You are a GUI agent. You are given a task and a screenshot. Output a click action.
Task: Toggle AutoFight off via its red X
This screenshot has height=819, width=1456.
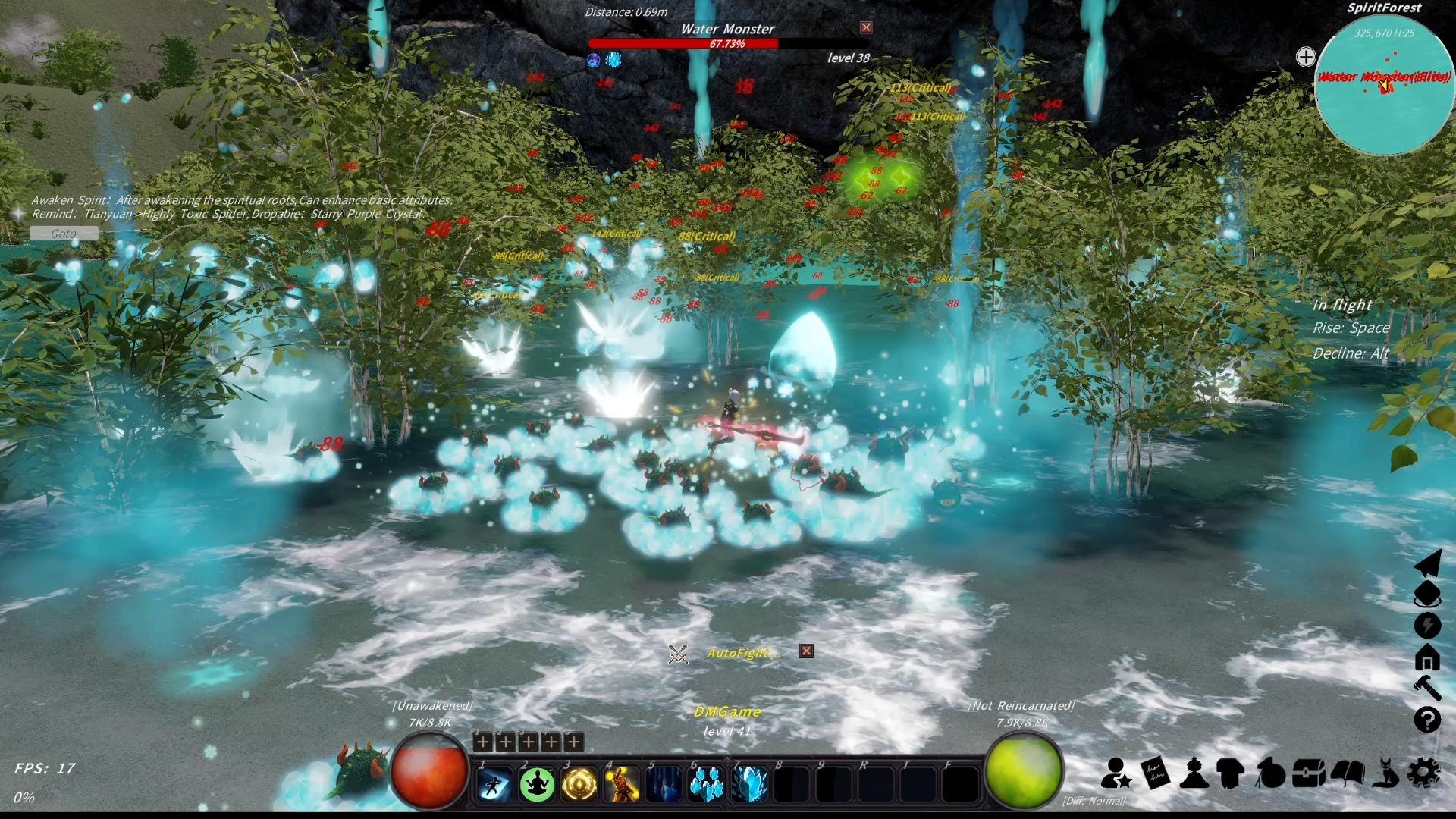(806, 651)
